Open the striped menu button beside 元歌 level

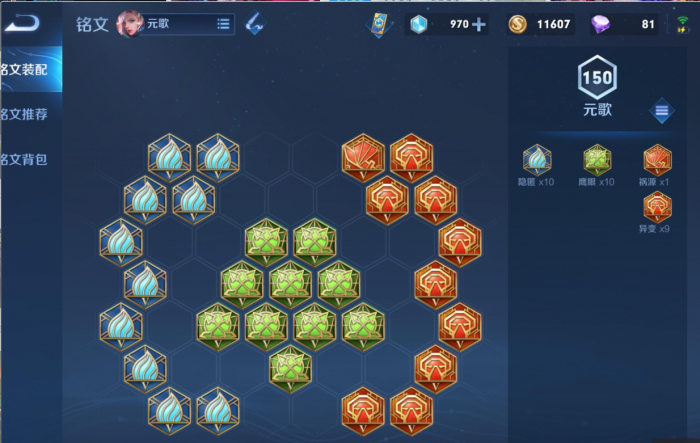661,111
